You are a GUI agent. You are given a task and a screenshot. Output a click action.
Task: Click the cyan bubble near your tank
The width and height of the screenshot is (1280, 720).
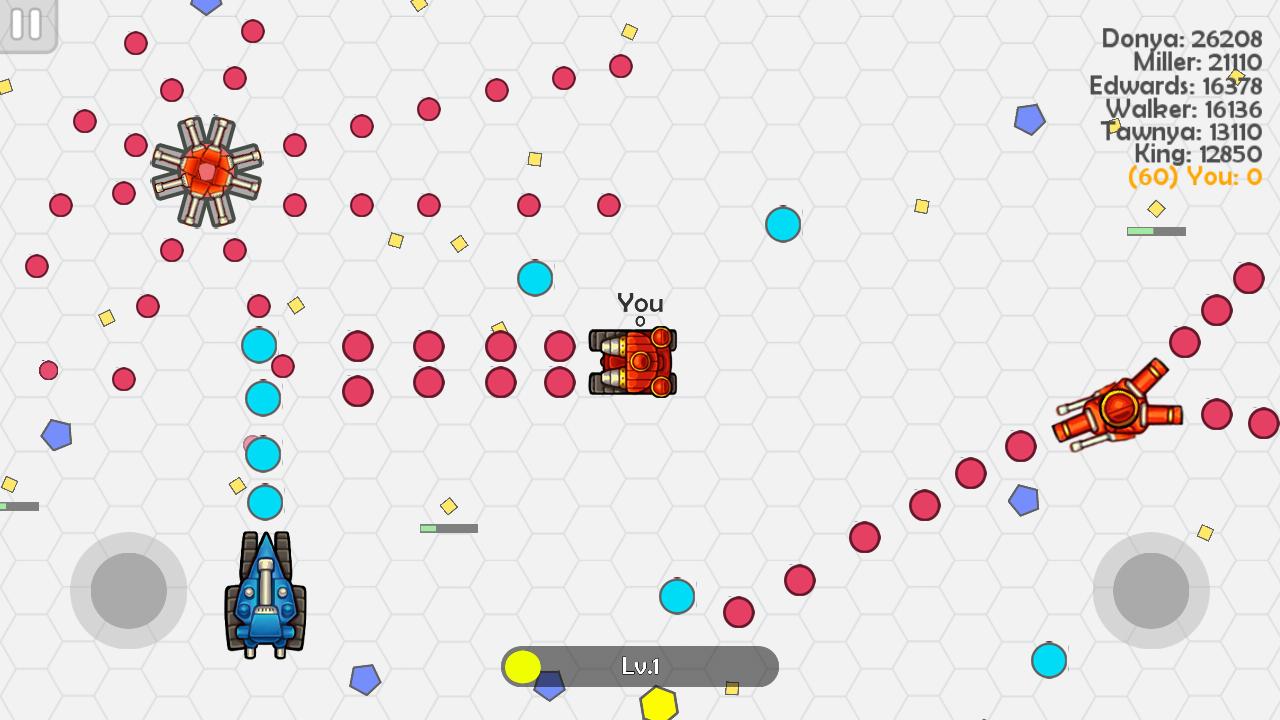point(534,279)
